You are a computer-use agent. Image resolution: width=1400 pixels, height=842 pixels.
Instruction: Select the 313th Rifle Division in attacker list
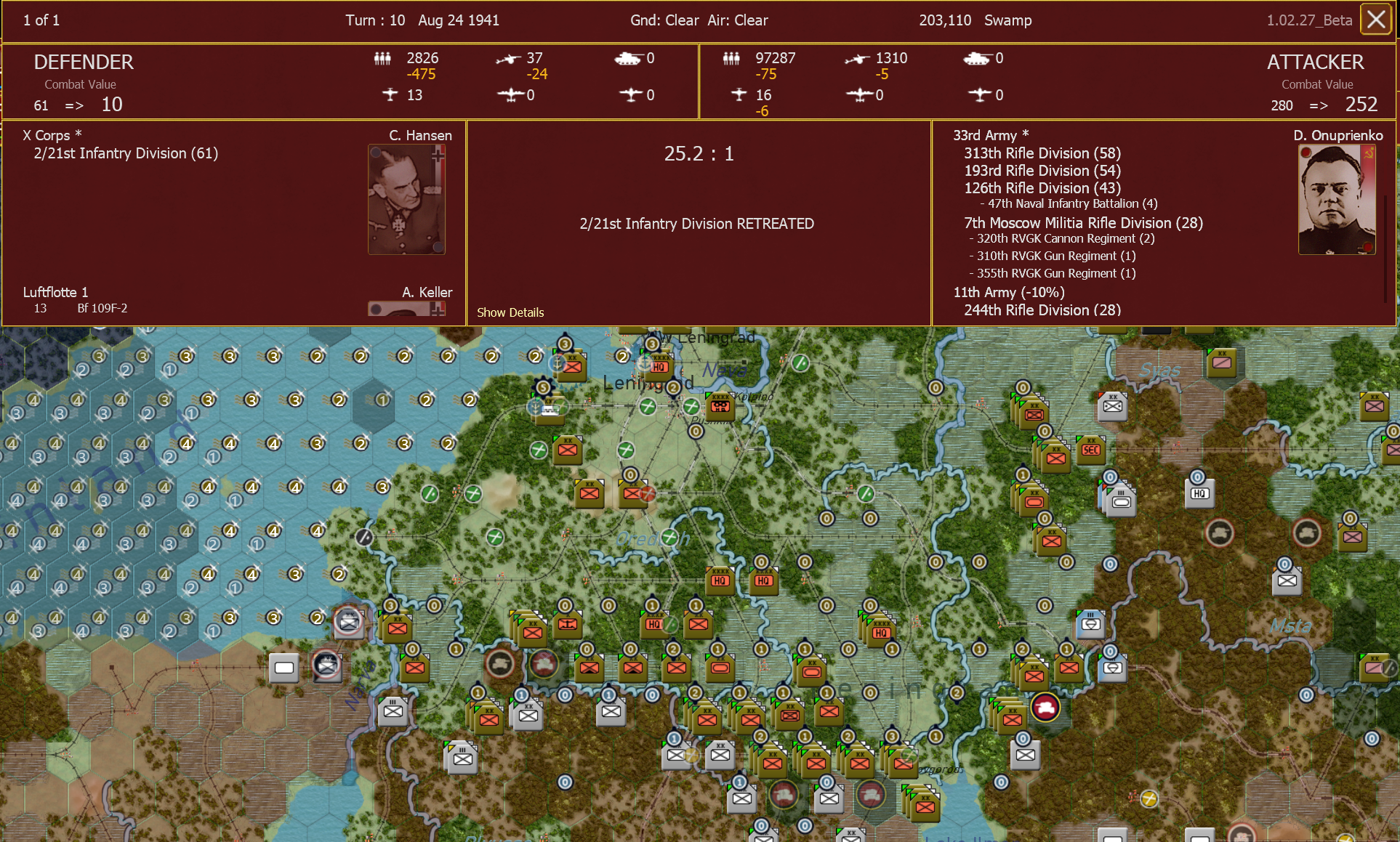pyautogui.click(x=1037, y=153)
